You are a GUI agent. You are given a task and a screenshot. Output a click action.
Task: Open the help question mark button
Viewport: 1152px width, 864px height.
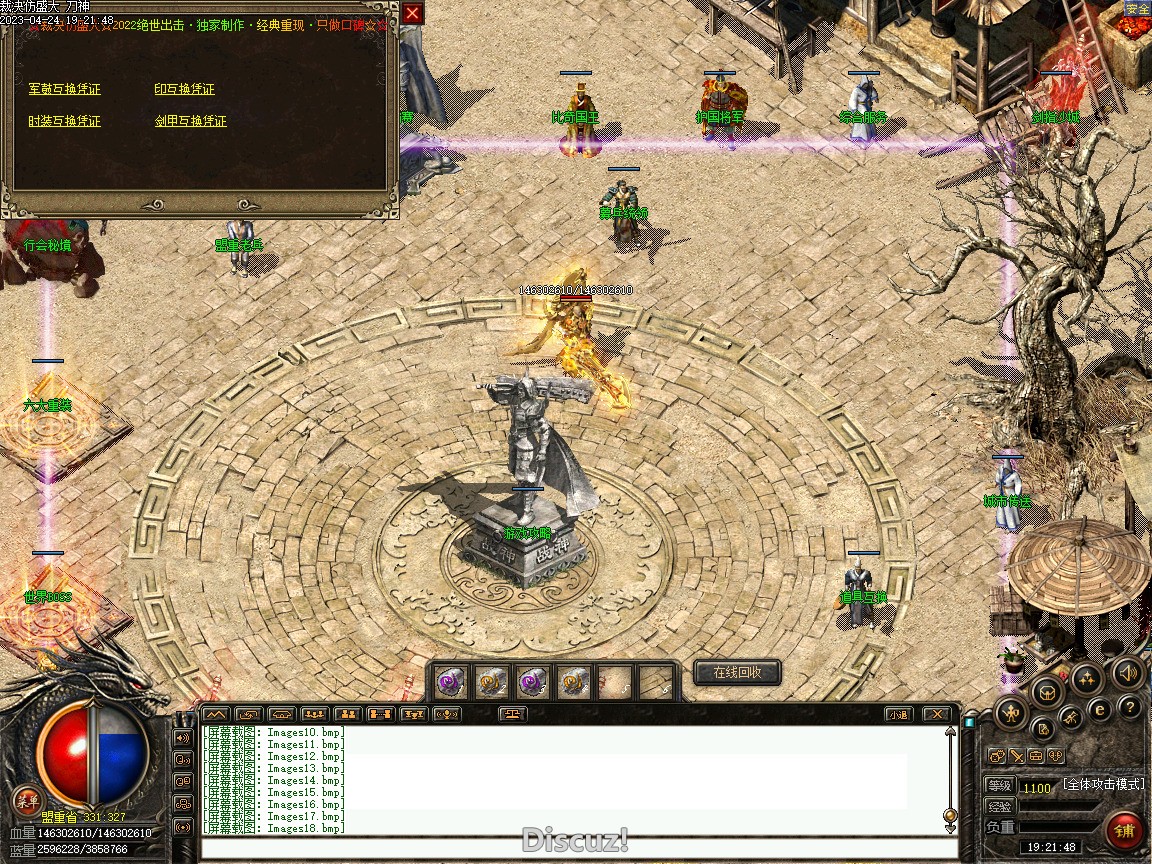pos(1130,708)
